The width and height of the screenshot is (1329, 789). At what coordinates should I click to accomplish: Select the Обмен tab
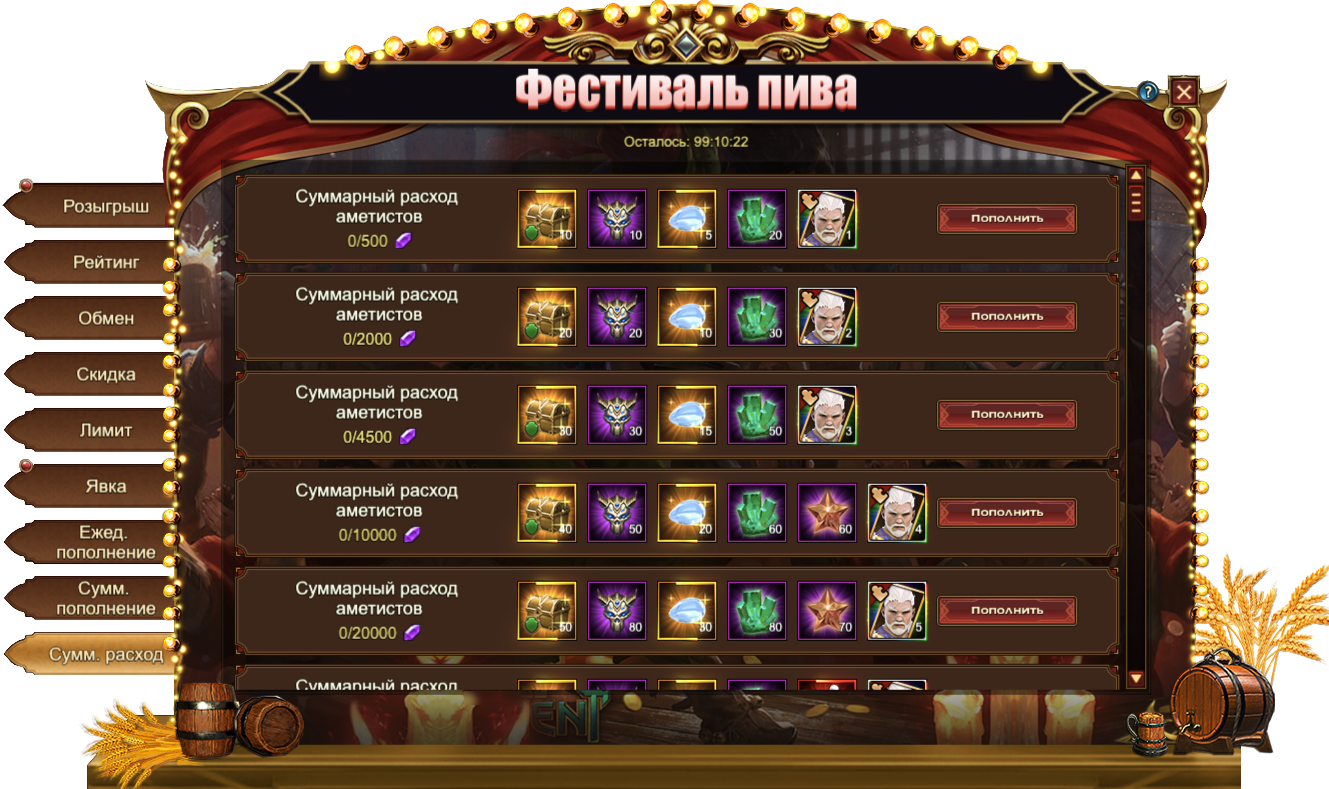[105, 319]
